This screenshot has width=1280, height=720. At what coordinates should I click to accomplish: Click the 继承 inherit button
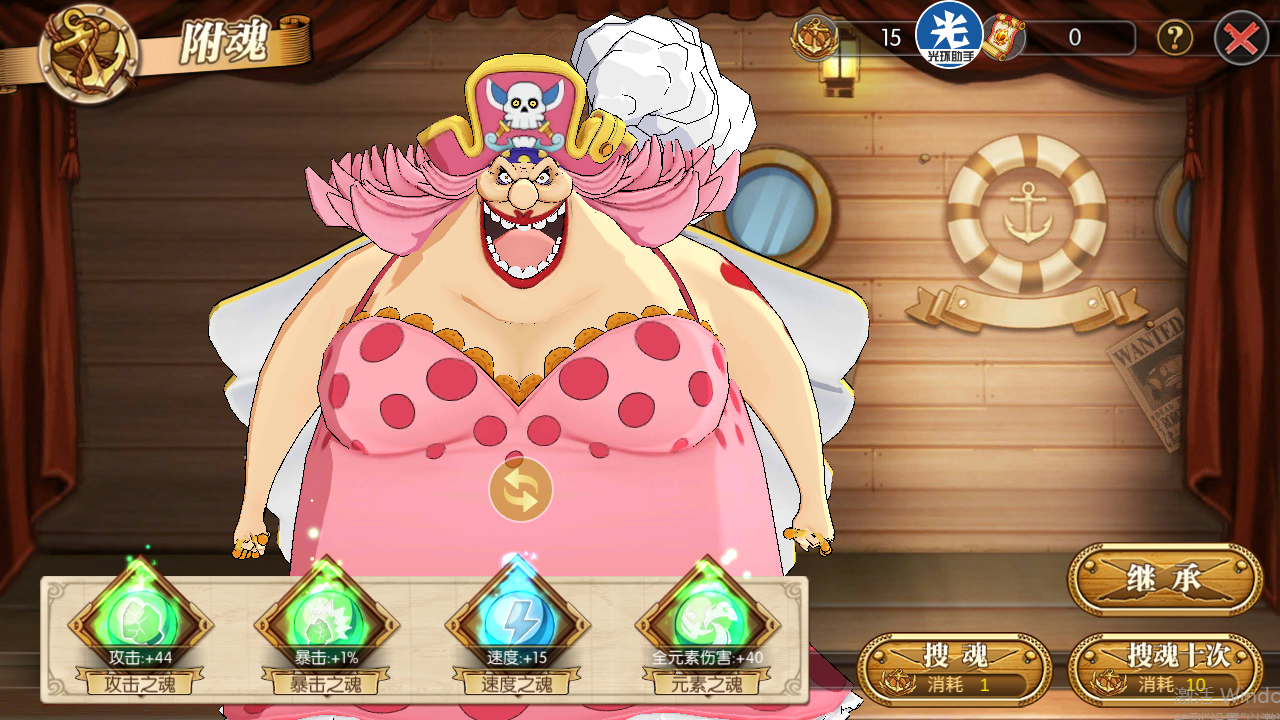click(1165, 579)
